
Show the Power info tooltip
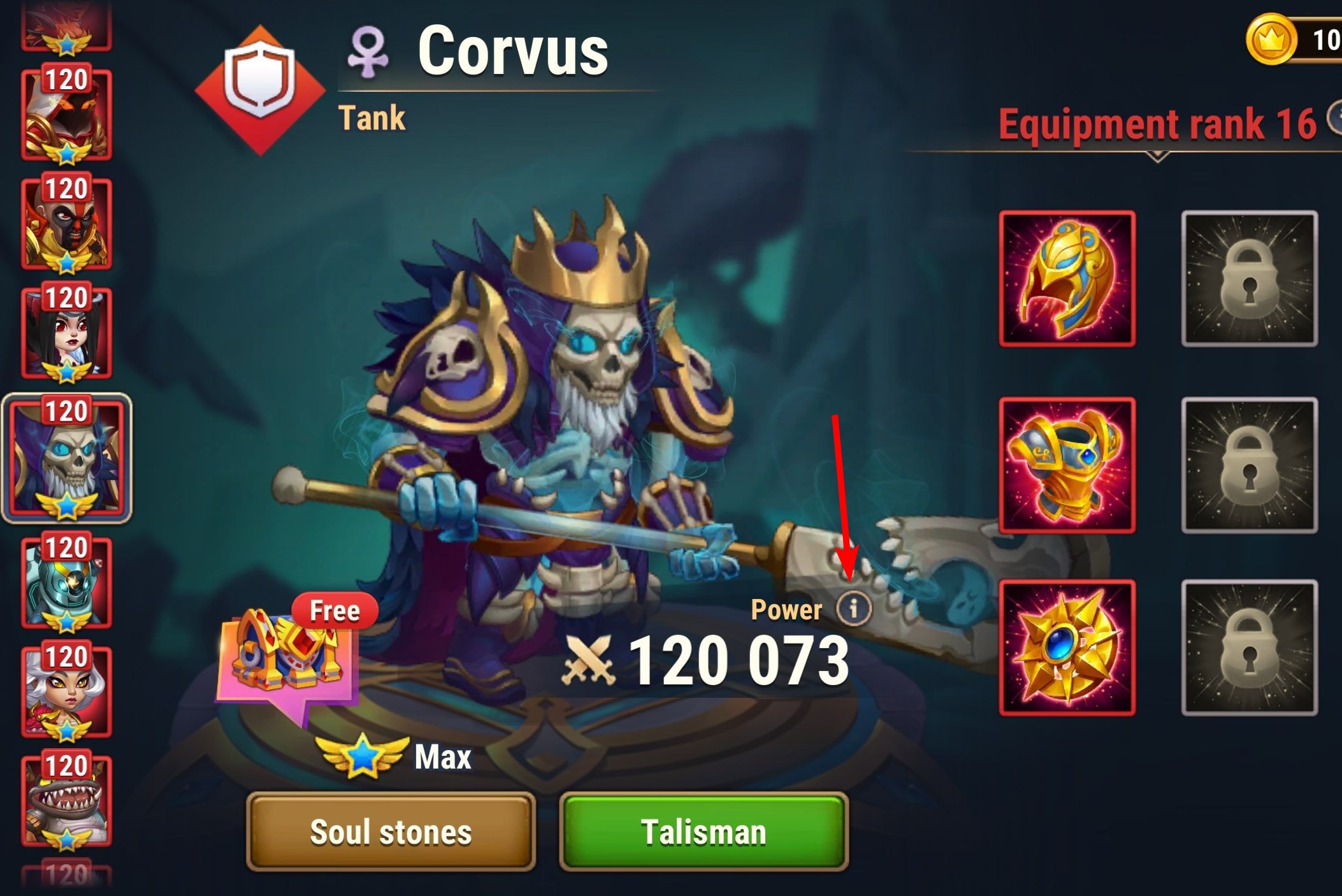pos(853,608)
